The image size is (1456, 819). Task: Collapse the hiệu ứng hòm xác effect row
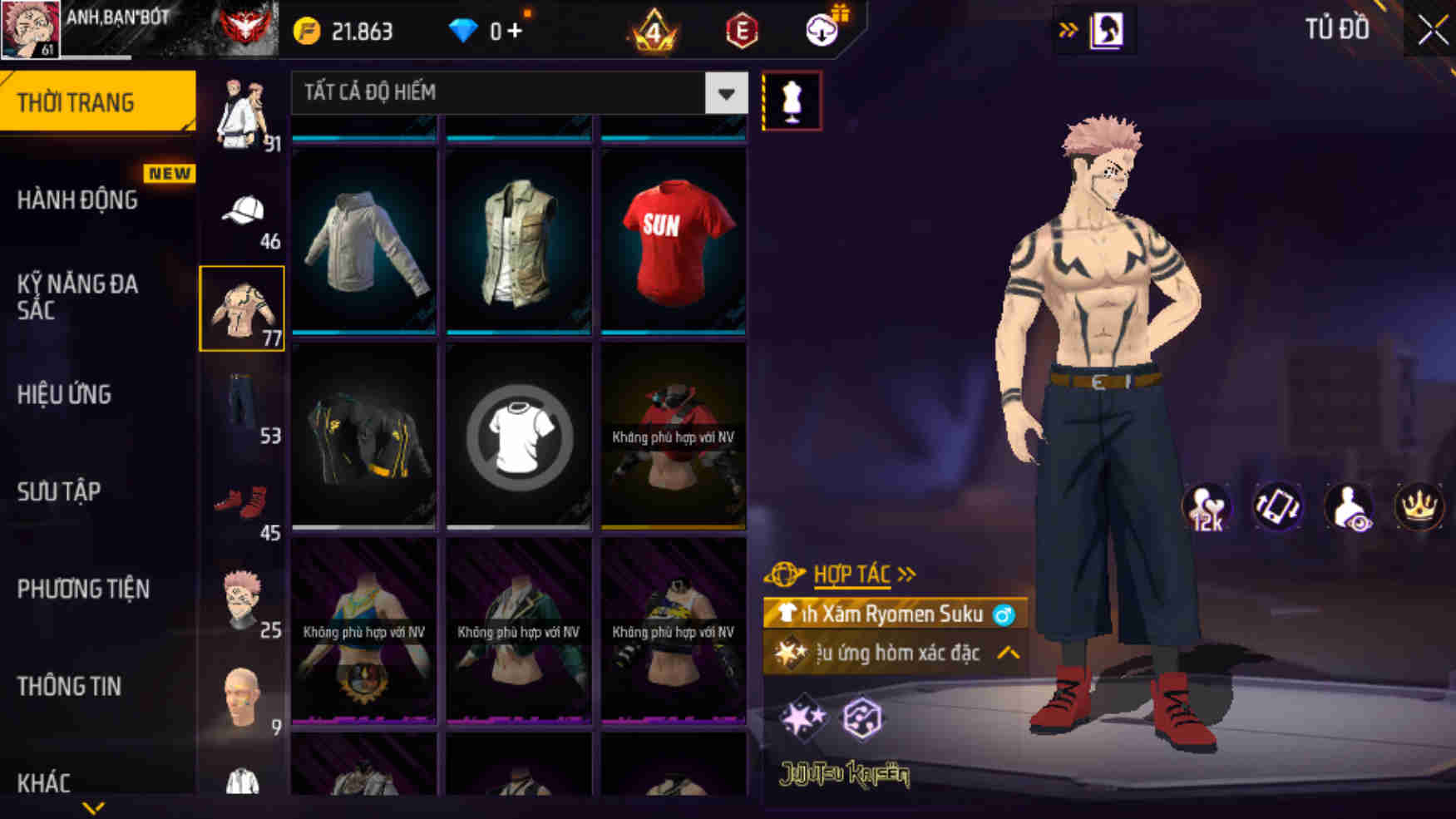click(x=1010, y=654)
